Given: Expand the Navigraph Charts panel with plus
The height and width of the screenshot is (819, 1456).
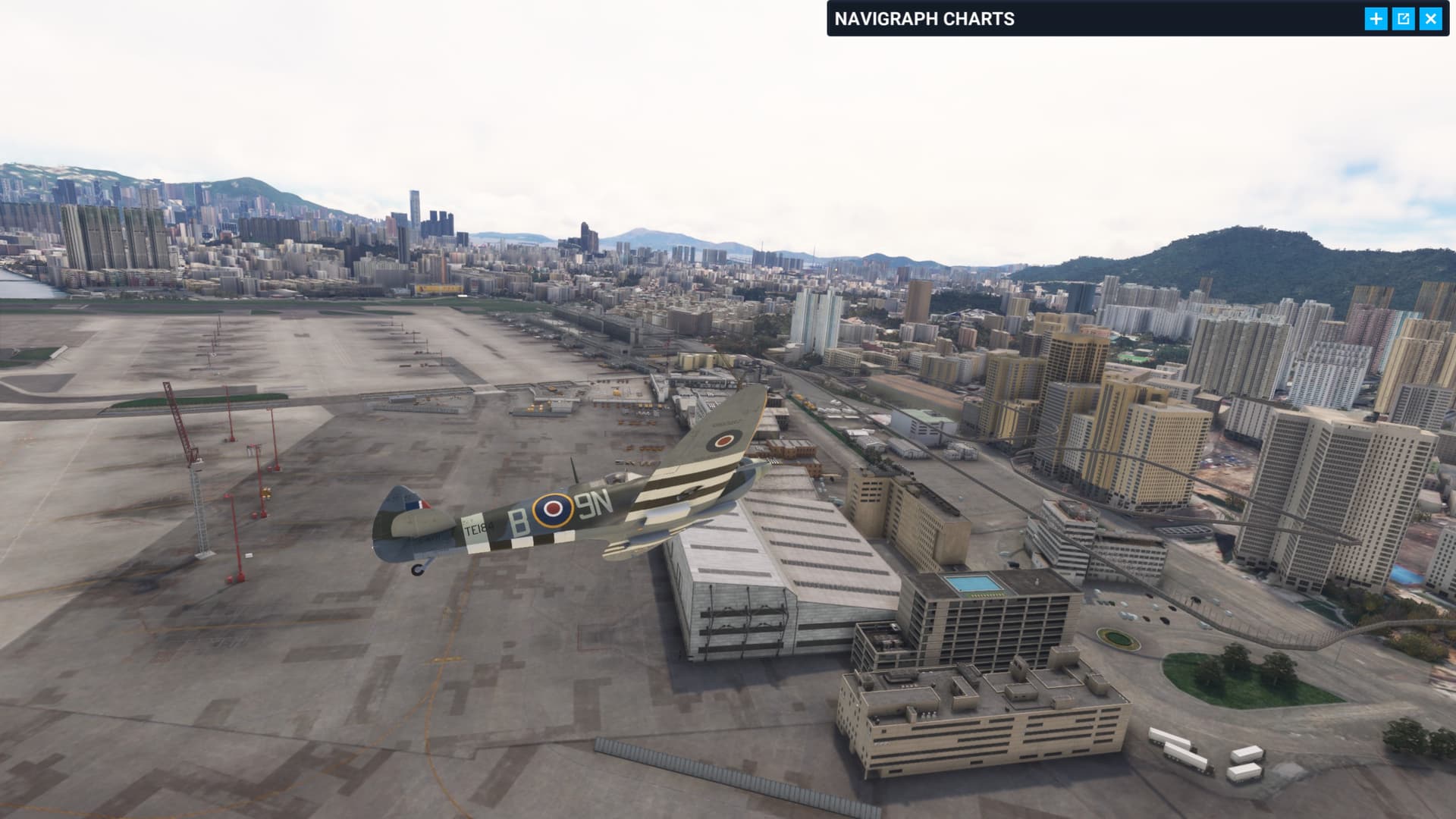Looking at the screenshot, I should click(x=1376, y=19).
